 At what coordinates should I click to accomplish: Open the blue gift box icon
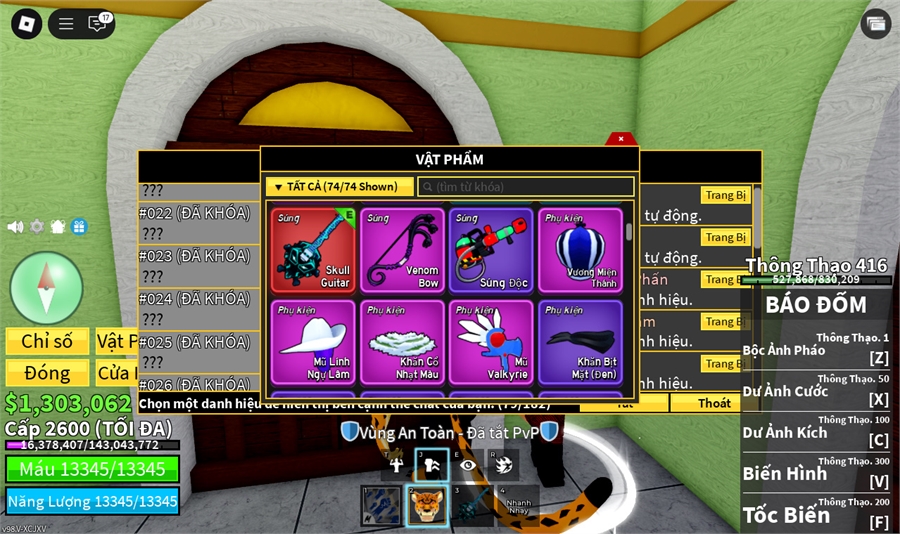pos(79,227)
